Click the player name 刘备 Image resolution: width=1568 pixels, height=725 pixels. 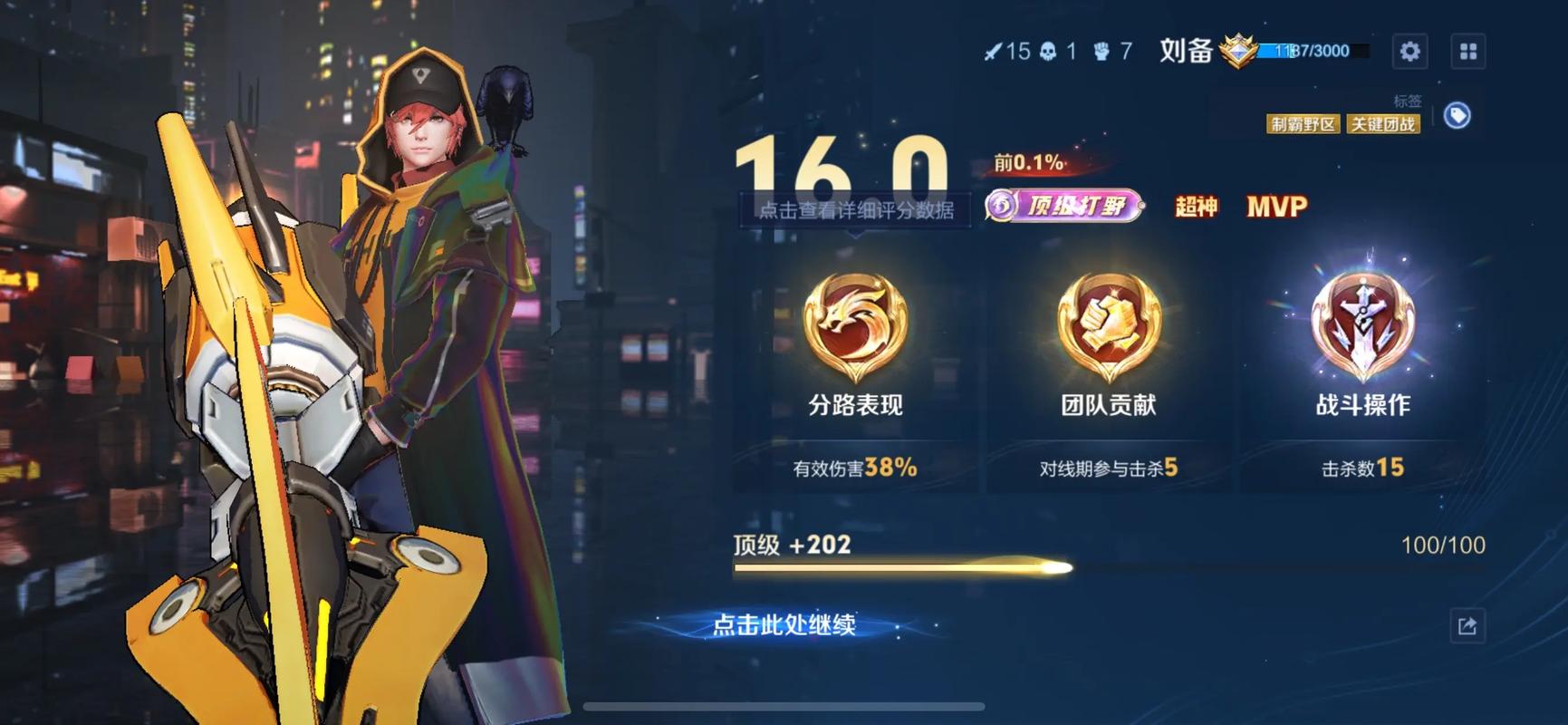(1188, 52)
